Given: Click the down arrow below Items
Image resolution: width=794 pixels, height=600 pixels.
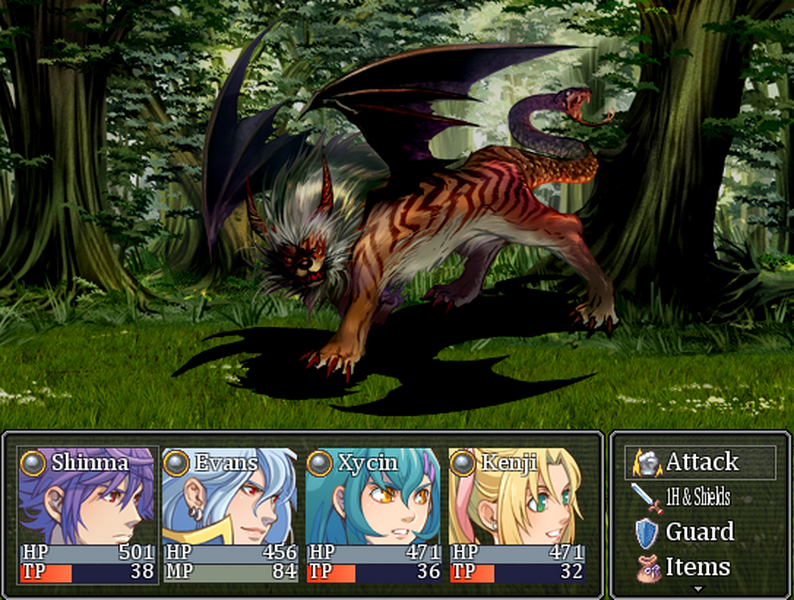Looking at the screenshot, I should click(698, 590).
